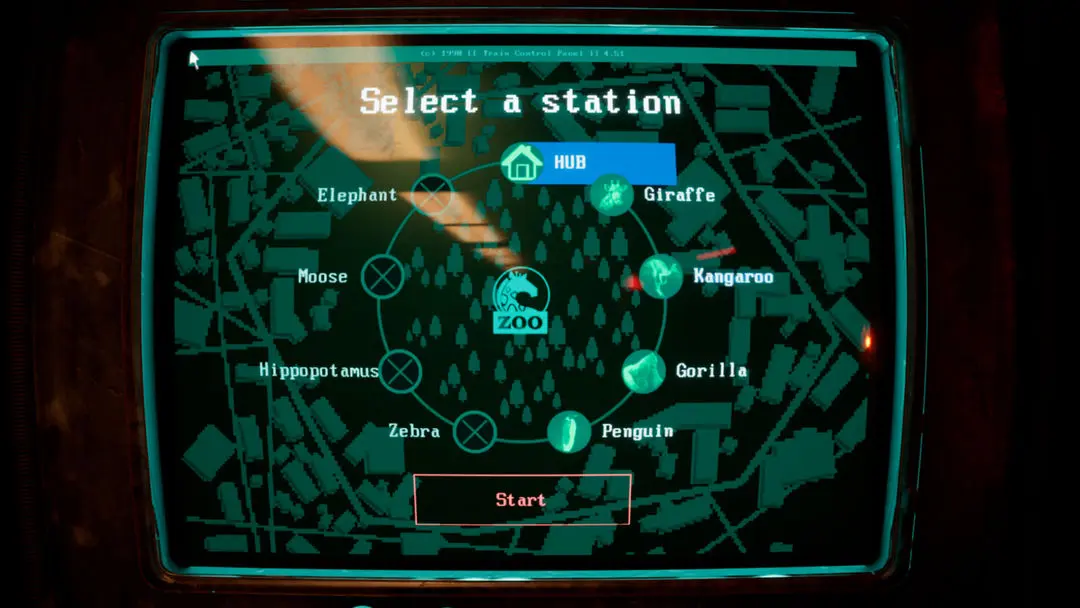Select the Kangaroo station icon

[x=660, y=277]
